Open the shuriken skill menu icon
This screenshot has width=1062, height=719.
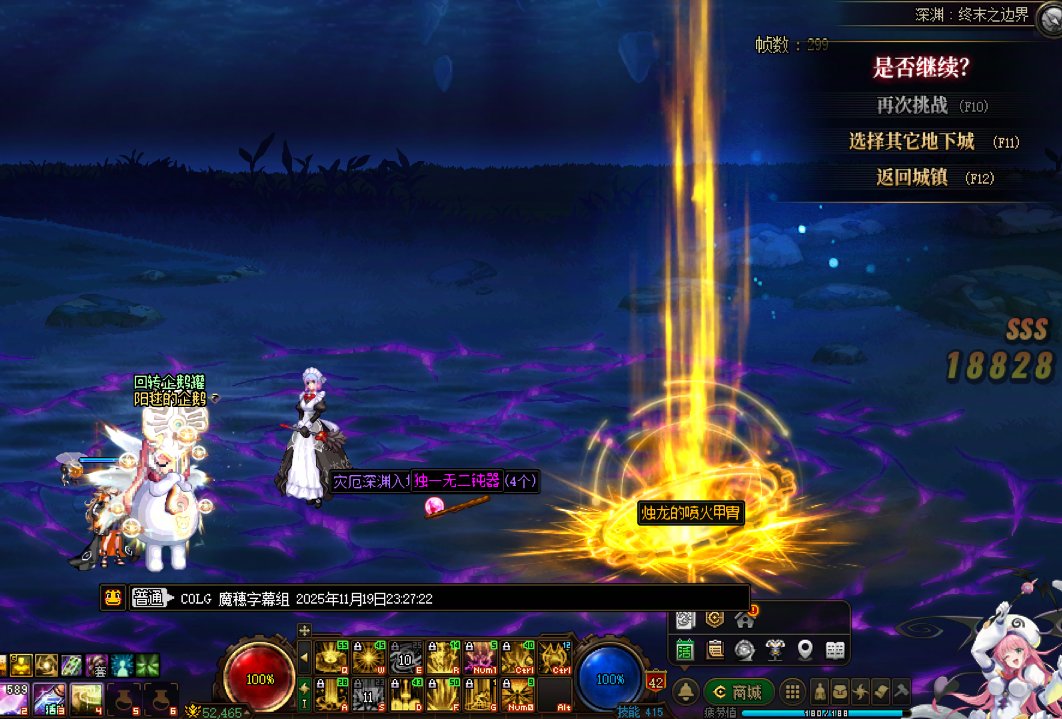click(x=860, y=692)
